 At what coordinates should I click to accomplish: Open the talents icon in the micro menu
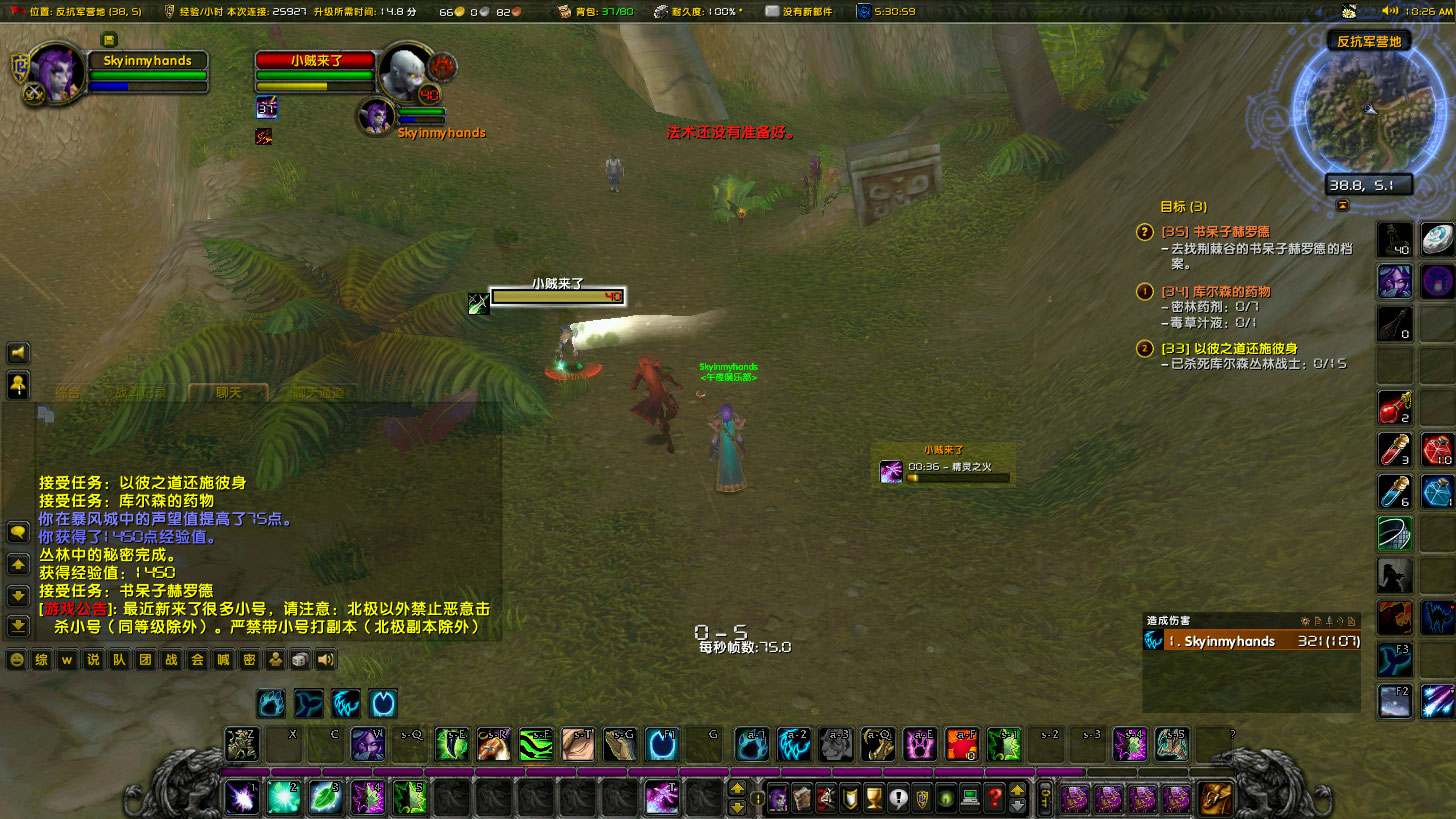pos(825,797)
